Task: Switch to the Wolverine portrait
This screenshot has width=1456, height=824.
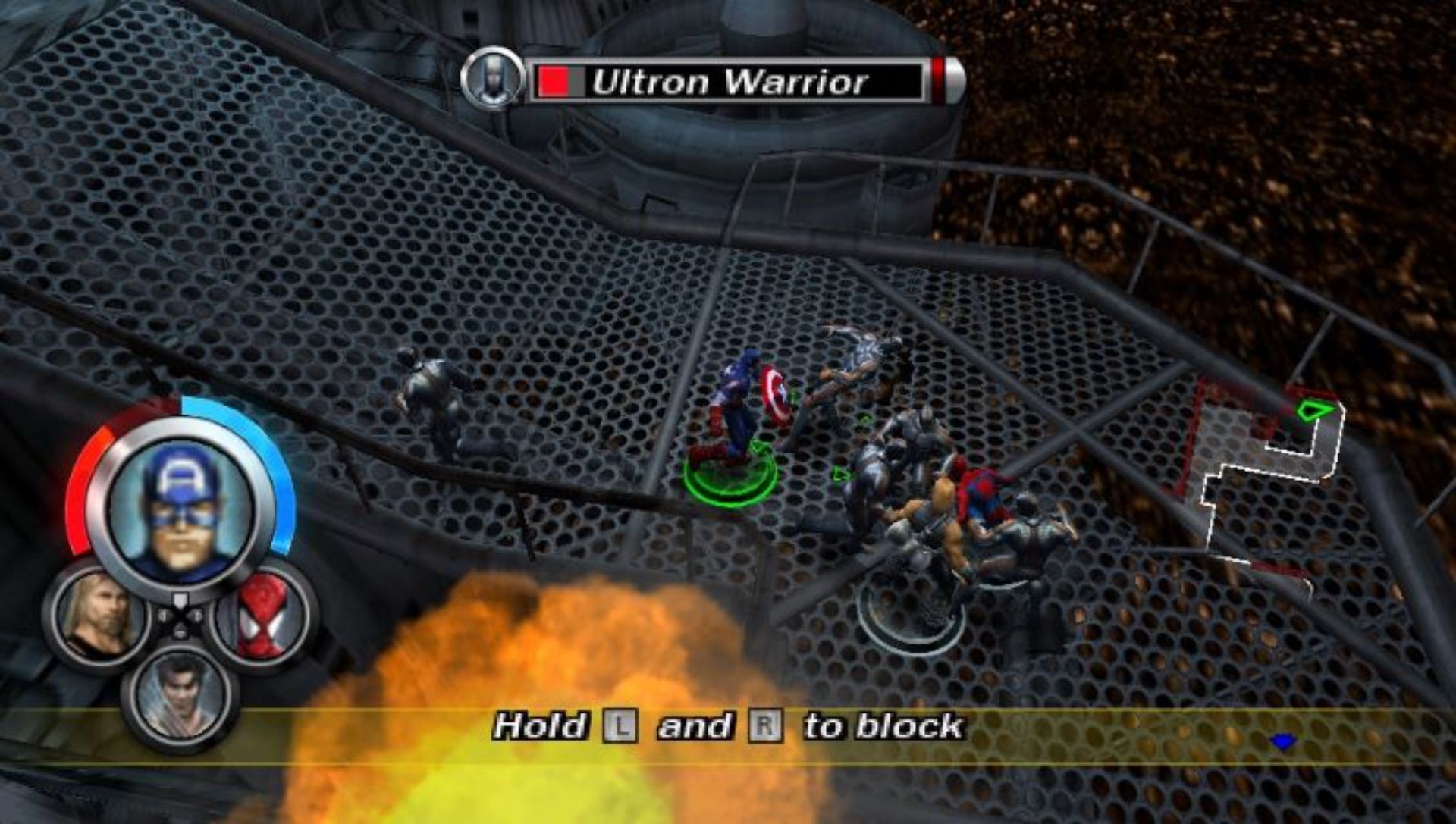Action: coord(180,693)
